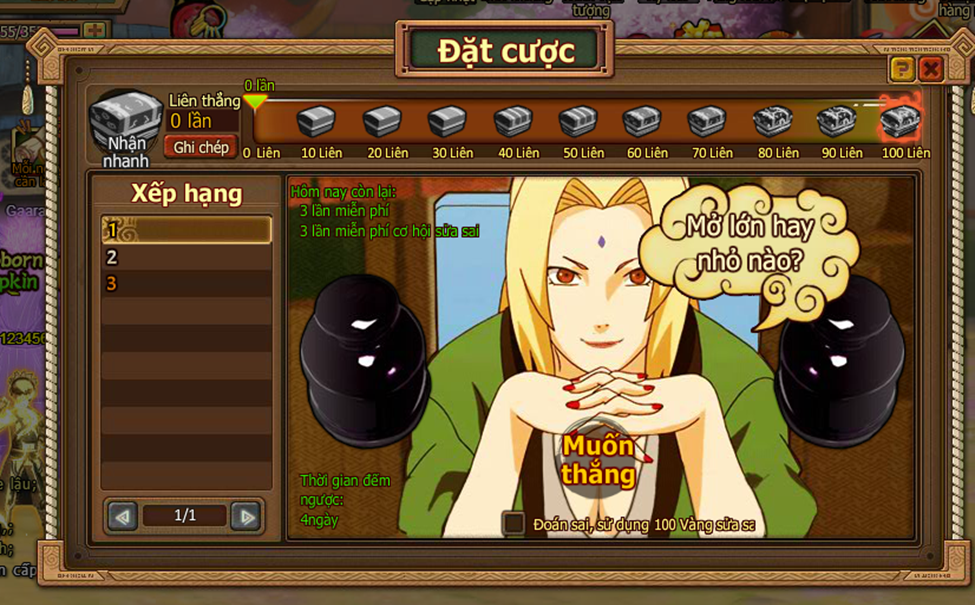Pick the right black dice cup
Screen dimensions: 975x605
tap(841, 359)
